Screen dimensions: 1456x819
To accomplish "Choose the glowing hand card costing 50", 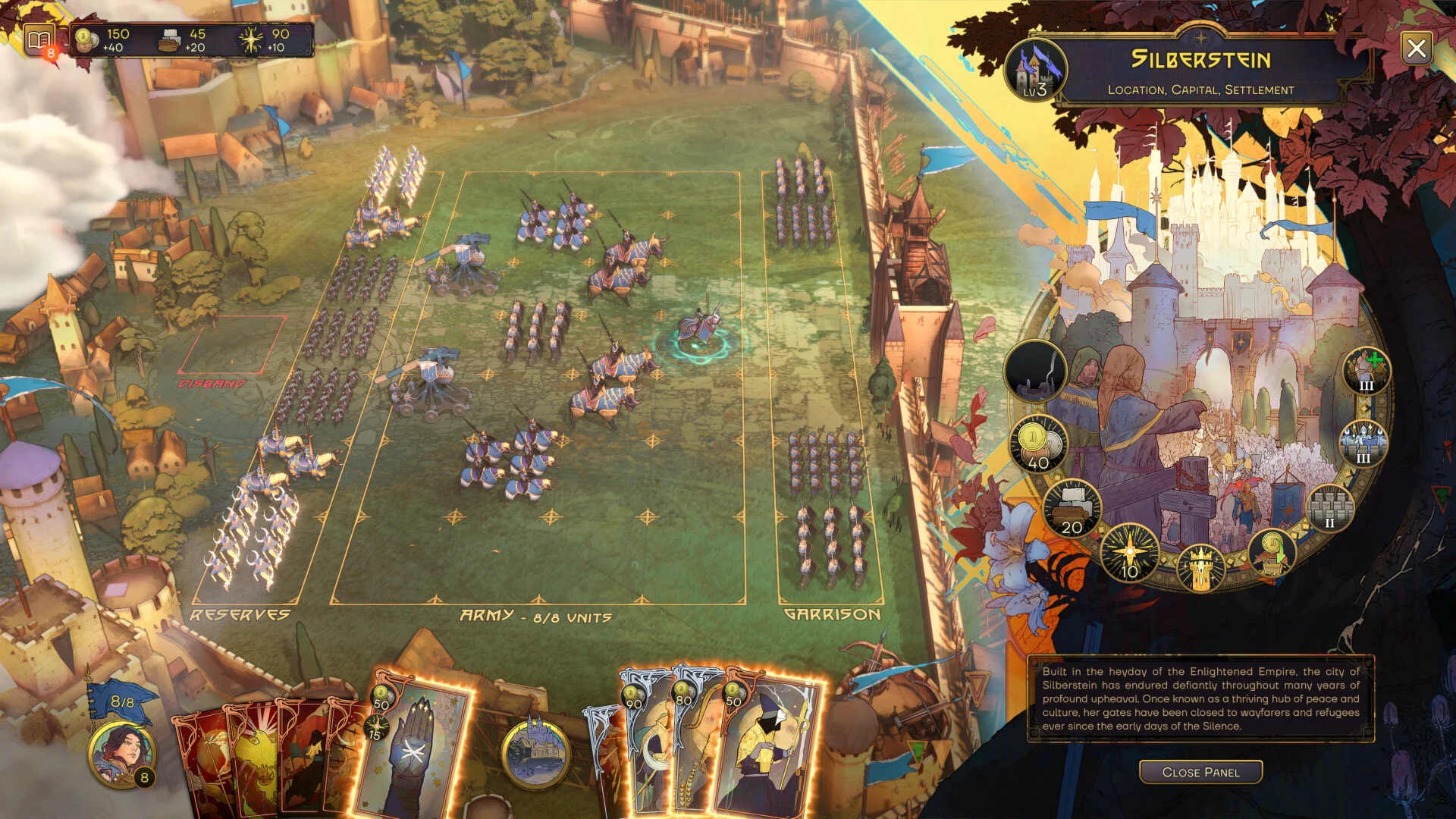I will coord(413,747).
